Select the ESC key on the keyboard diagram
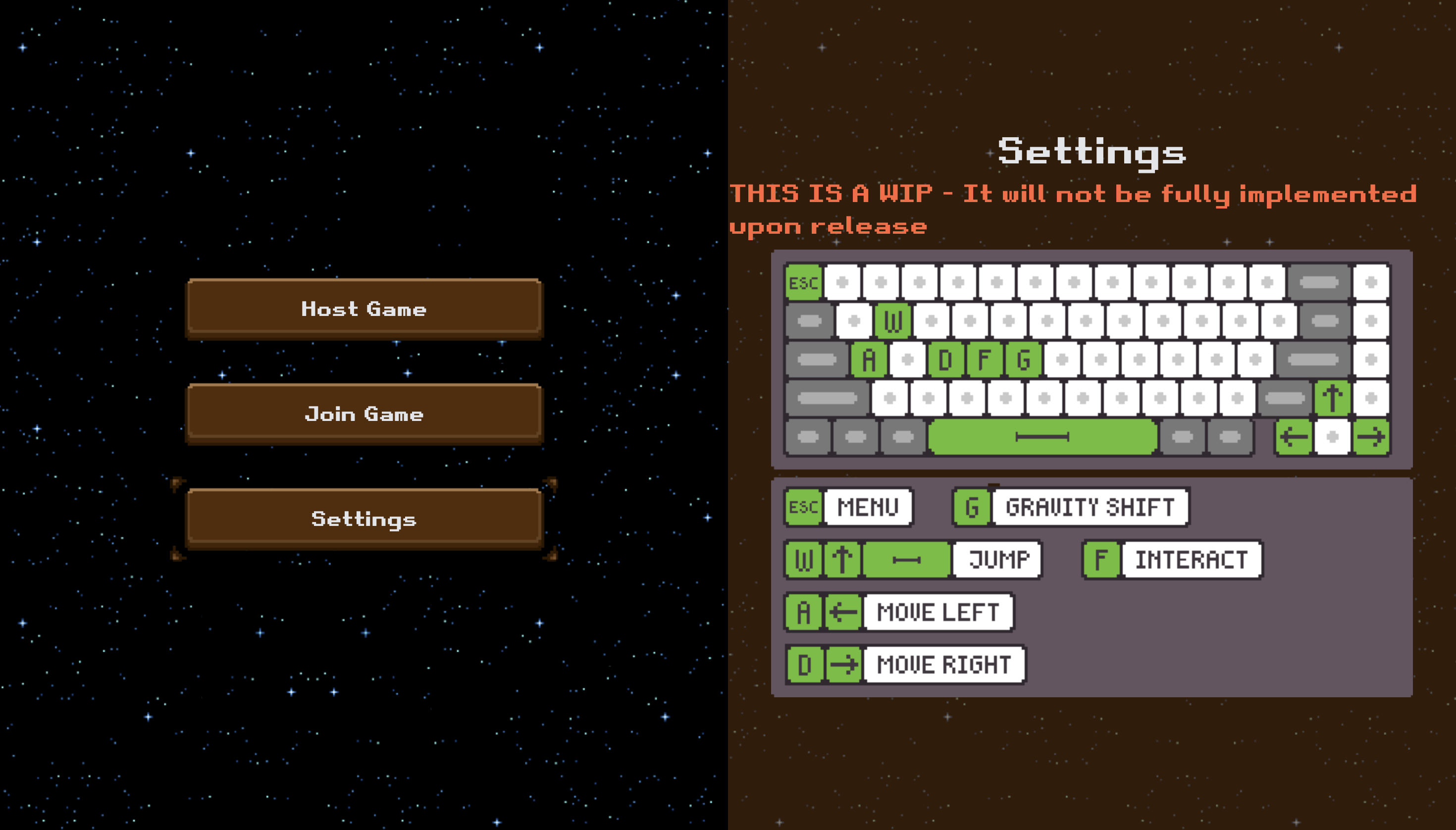1456x830 pixels. coord(803,283)
